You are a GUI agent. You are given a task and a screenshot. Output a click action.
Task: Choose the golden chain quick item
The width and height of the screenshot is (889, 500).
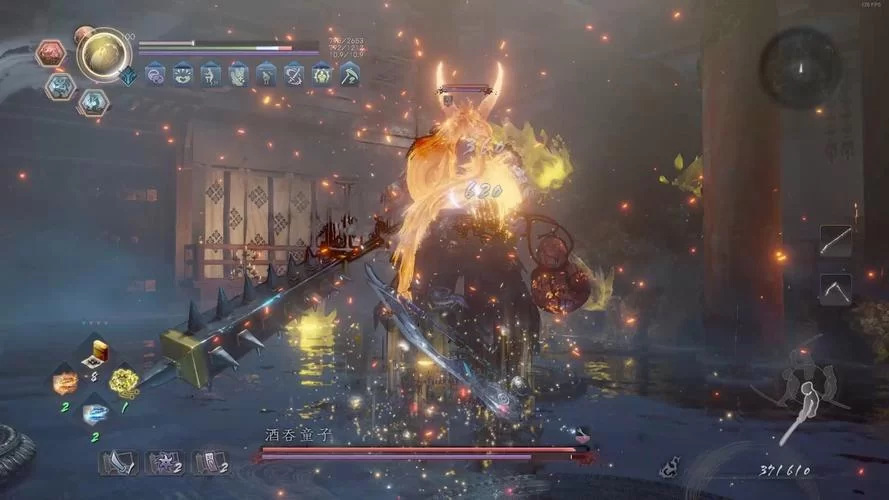123,380
